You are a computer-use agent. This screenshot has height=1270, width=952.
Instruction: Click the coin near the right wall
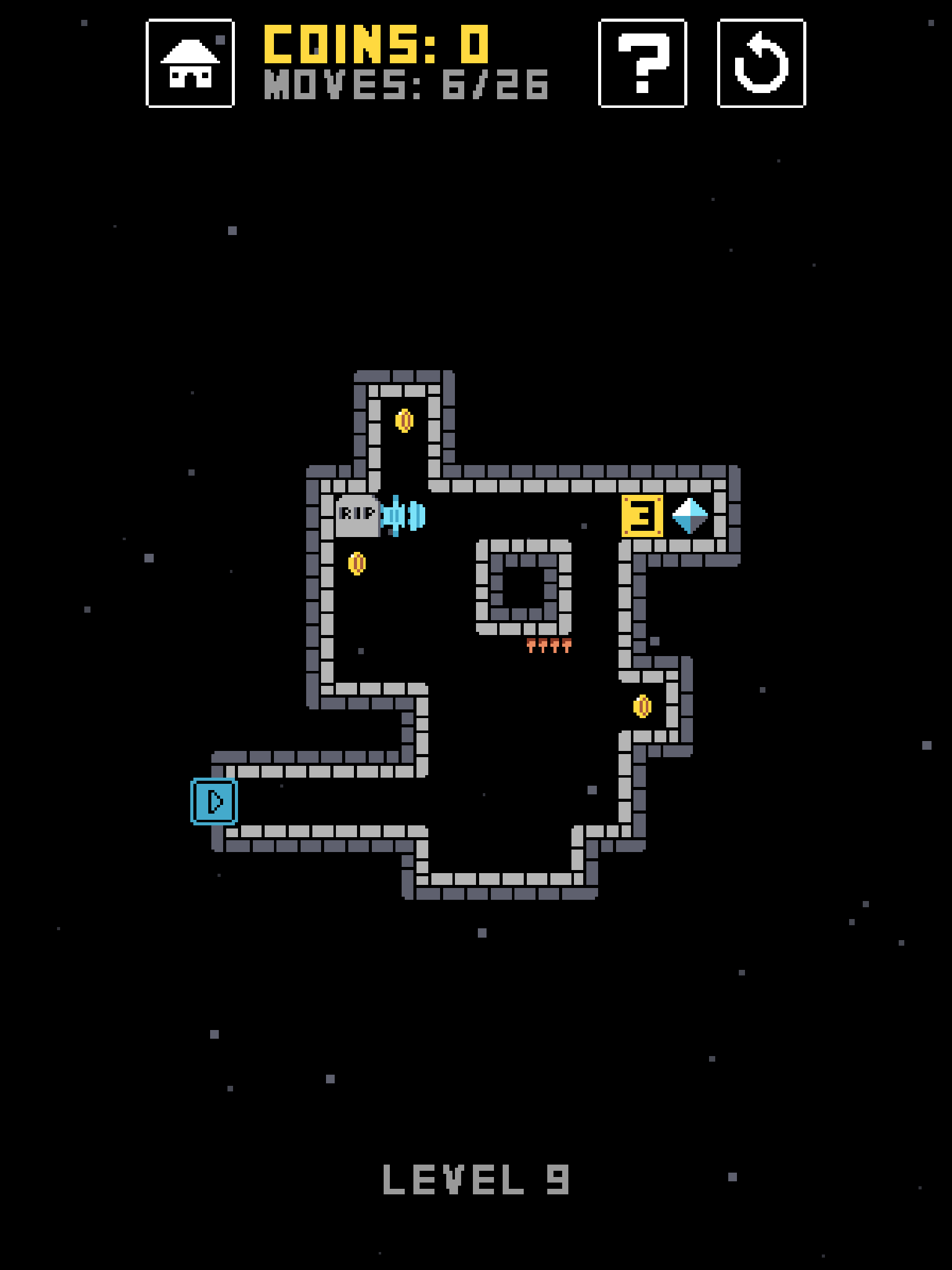643,706
